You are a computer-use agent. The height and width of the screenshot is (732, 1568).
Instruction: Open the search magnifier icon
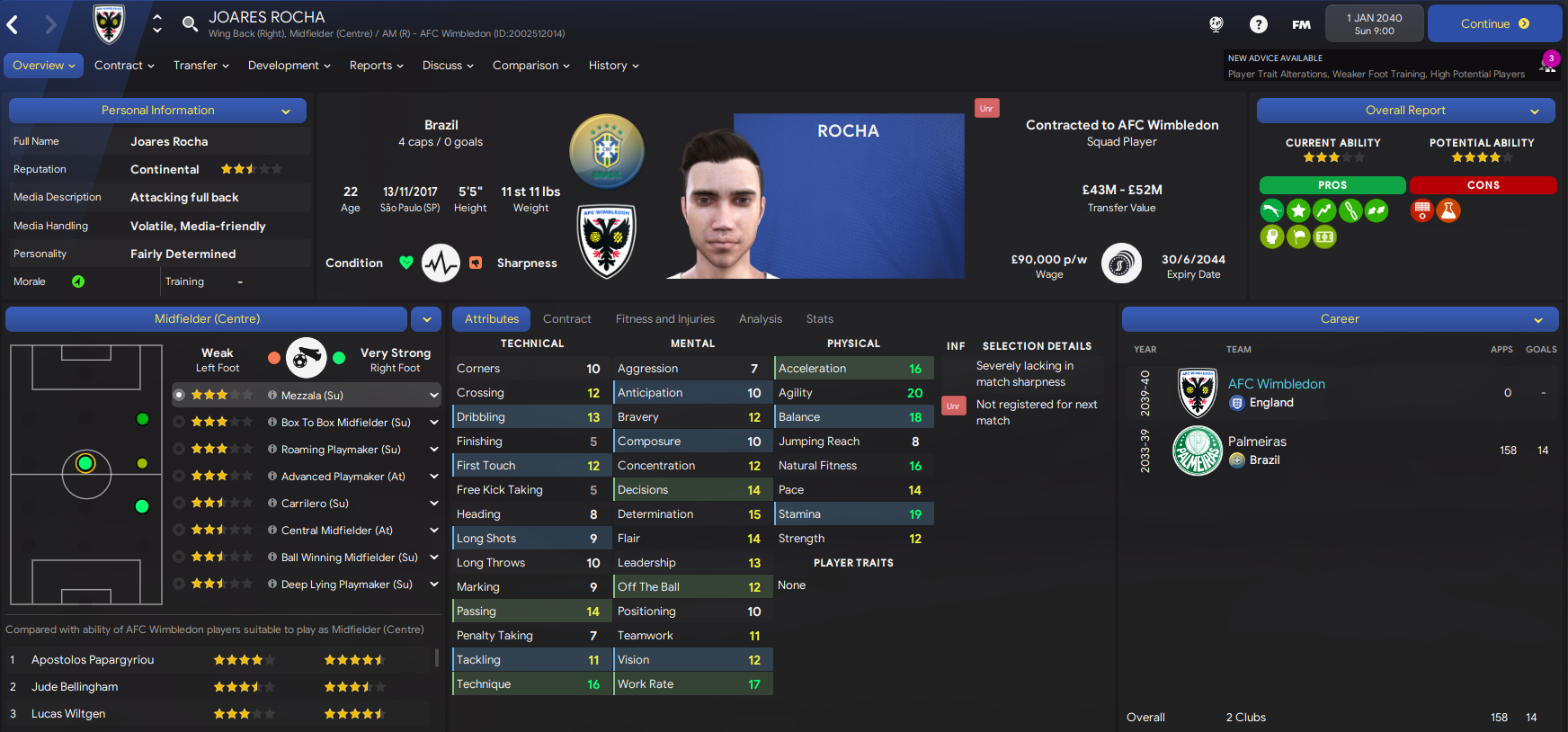[x=190, y=24]
